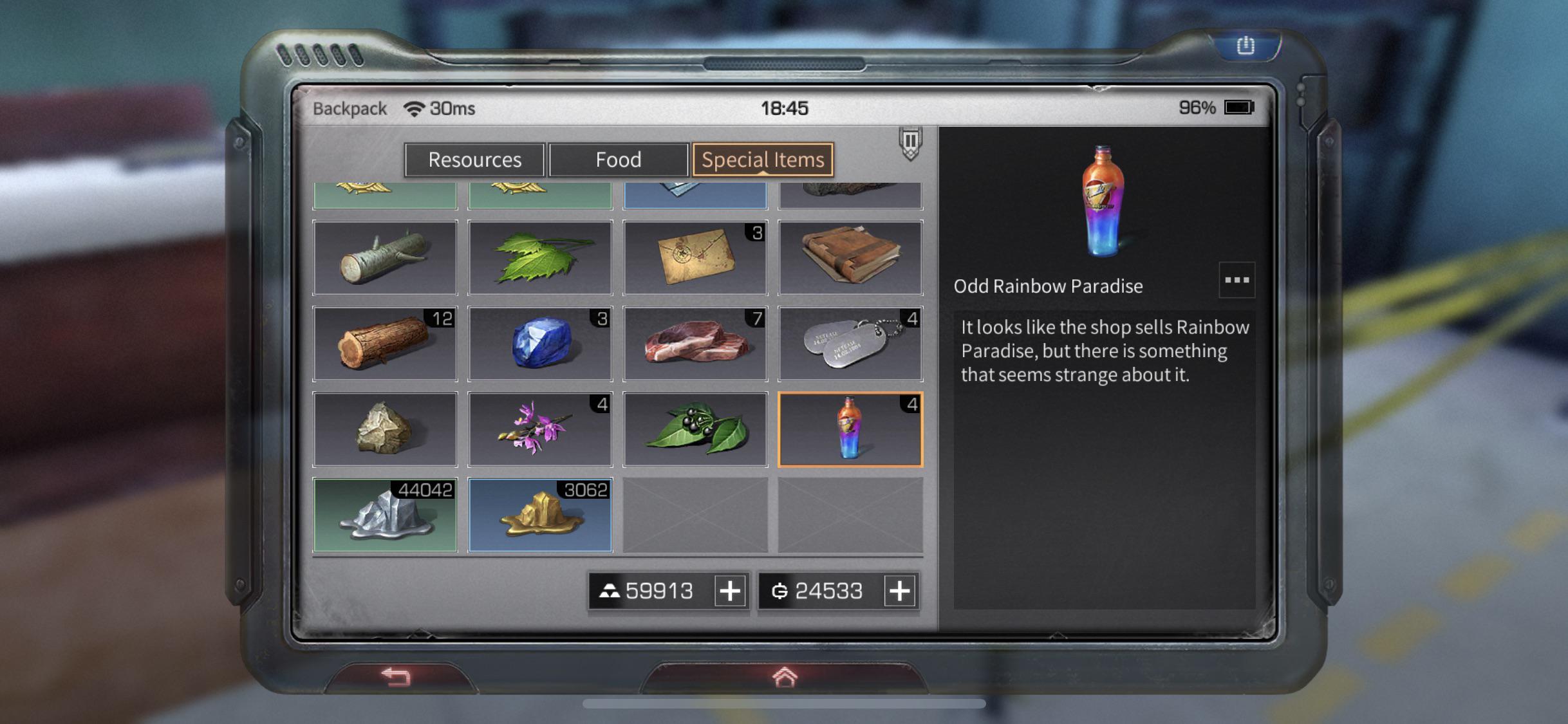This screenshot has height=724, width=1568.
Task: Click the plus next to 24533 gold coins
Action: pos(899,590)
